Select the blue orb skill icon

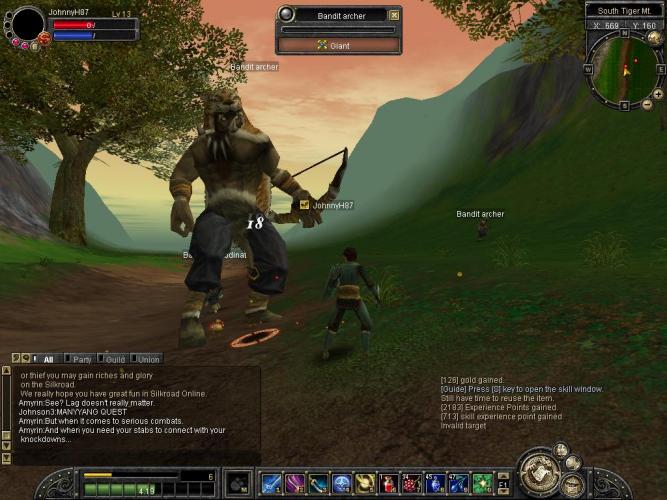[x=342, y=484]
